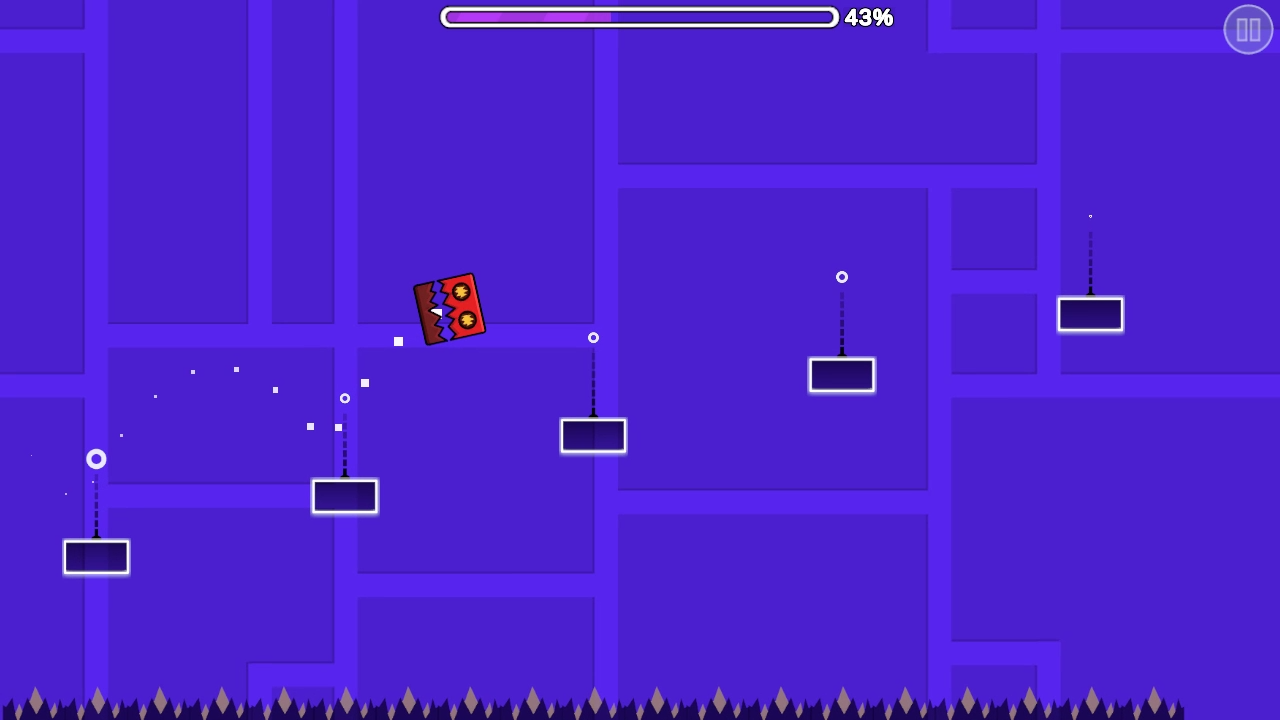Screen dimensions: 1280x720
Task: Select the hanging block below the player cube
Action: 345,496
